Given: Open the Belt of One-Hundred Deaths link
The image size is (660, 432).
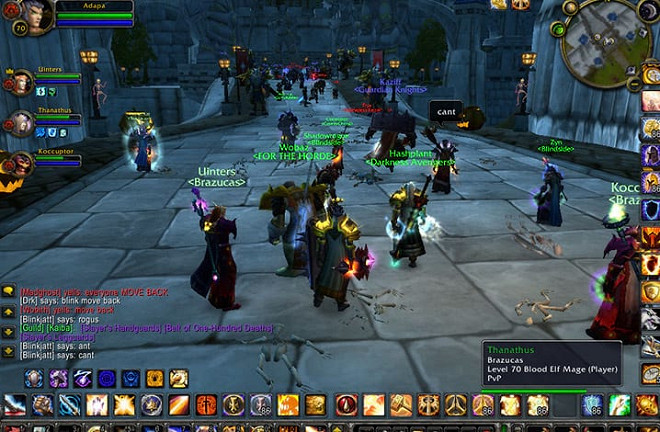Looking at the screenshot, I should pyautogui.click(x=217, y=328).
